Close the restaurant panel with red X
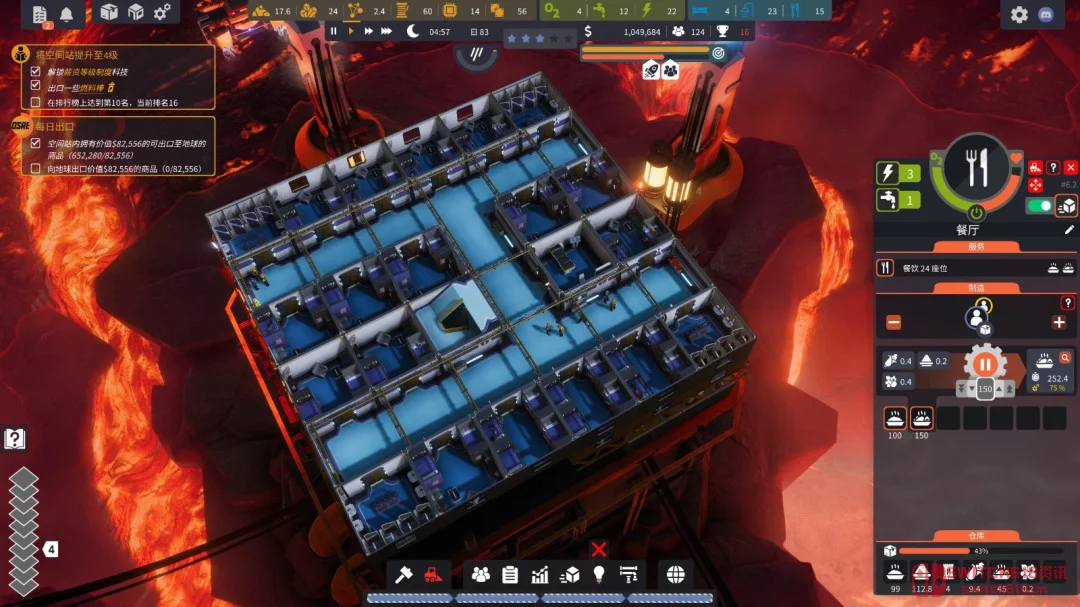This screenshot has width=1080, height=607. tap(1071, 167)
